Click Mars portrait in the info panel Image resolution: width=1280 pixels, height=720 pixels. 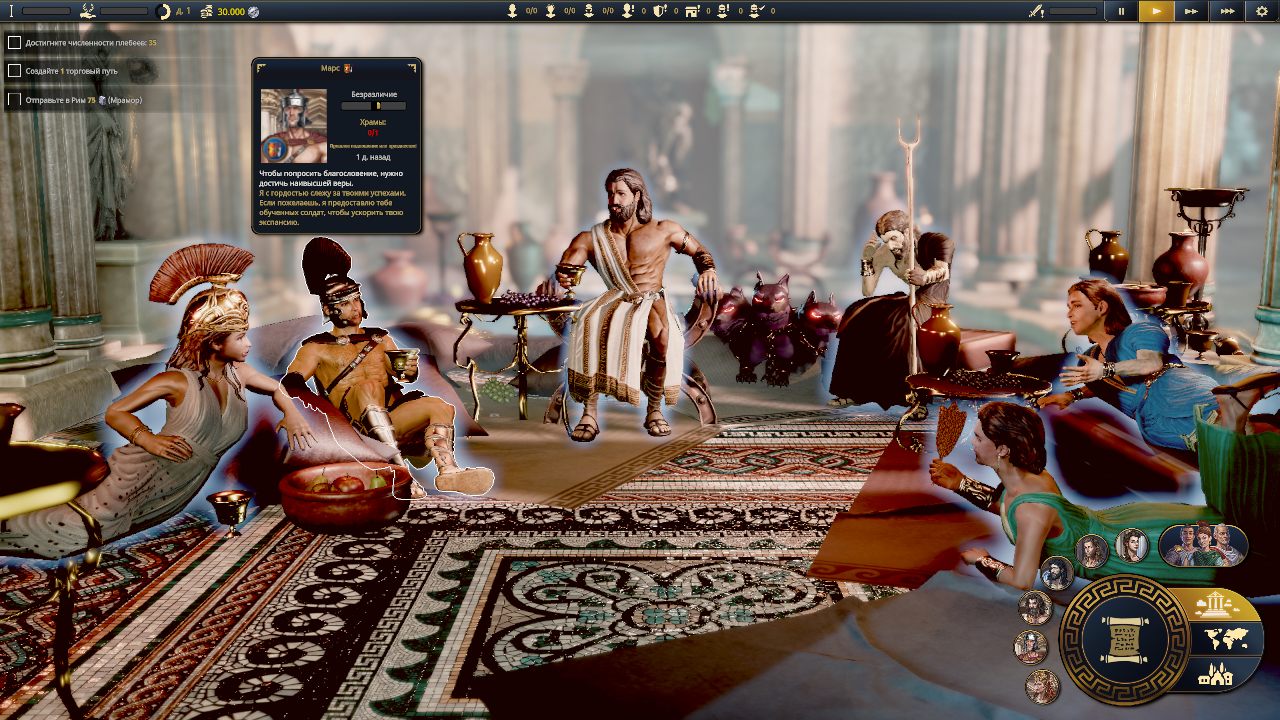point(293,125)
